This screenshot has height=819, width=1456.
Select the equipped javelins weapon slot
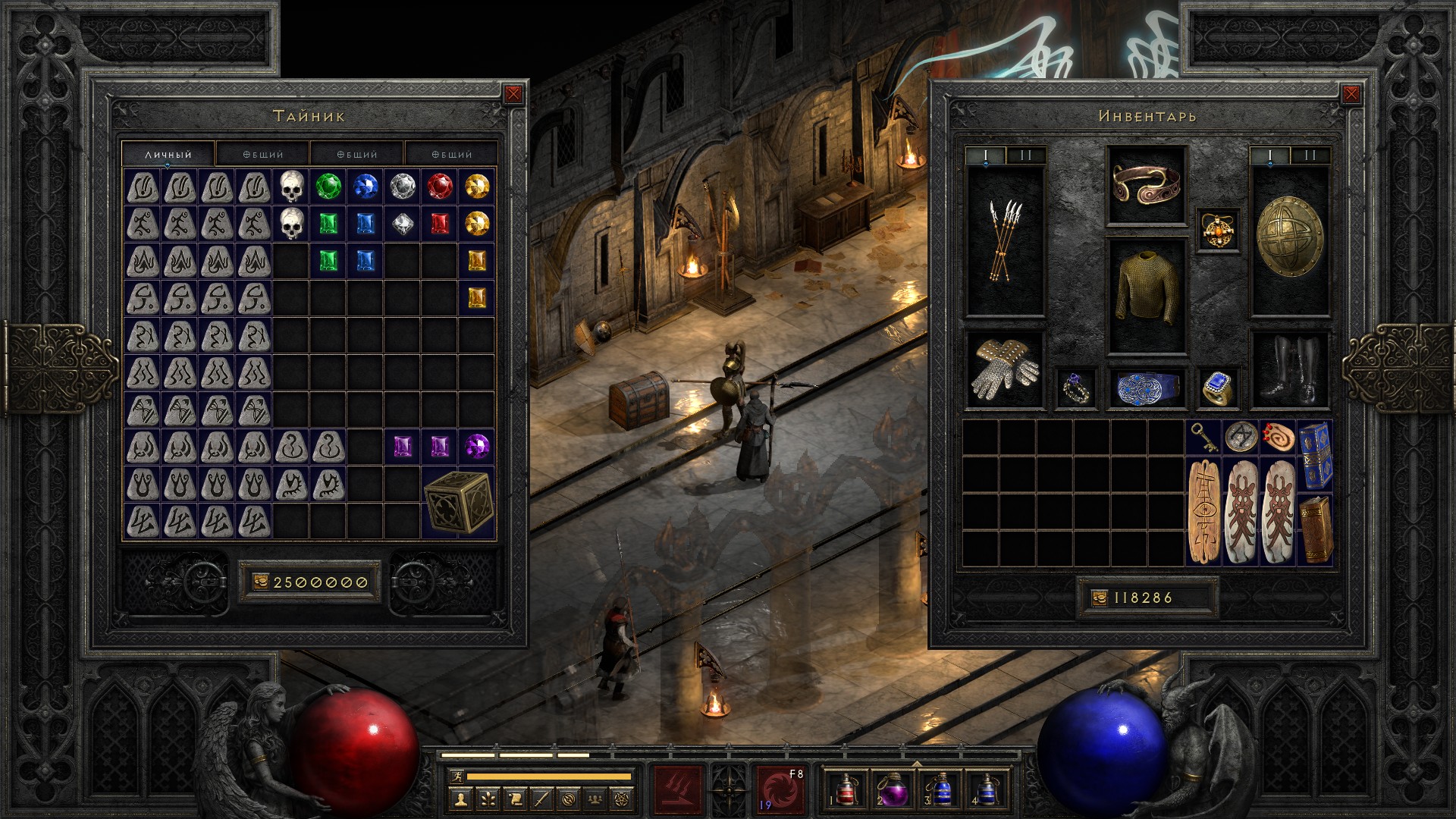1006,241
